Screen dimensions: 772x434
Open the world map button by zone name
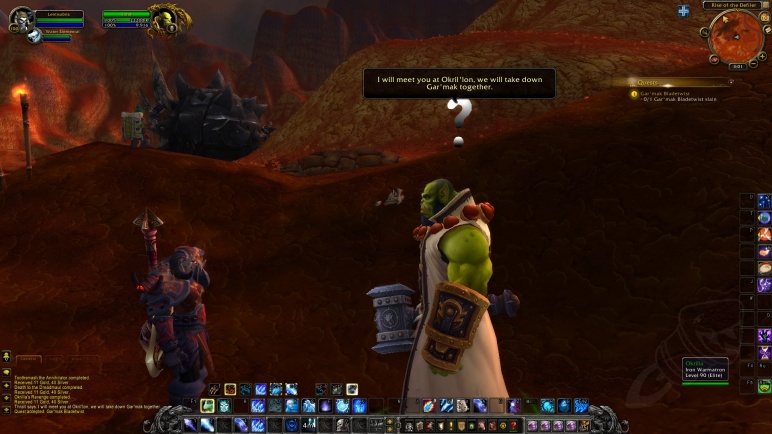click(765, 5)
